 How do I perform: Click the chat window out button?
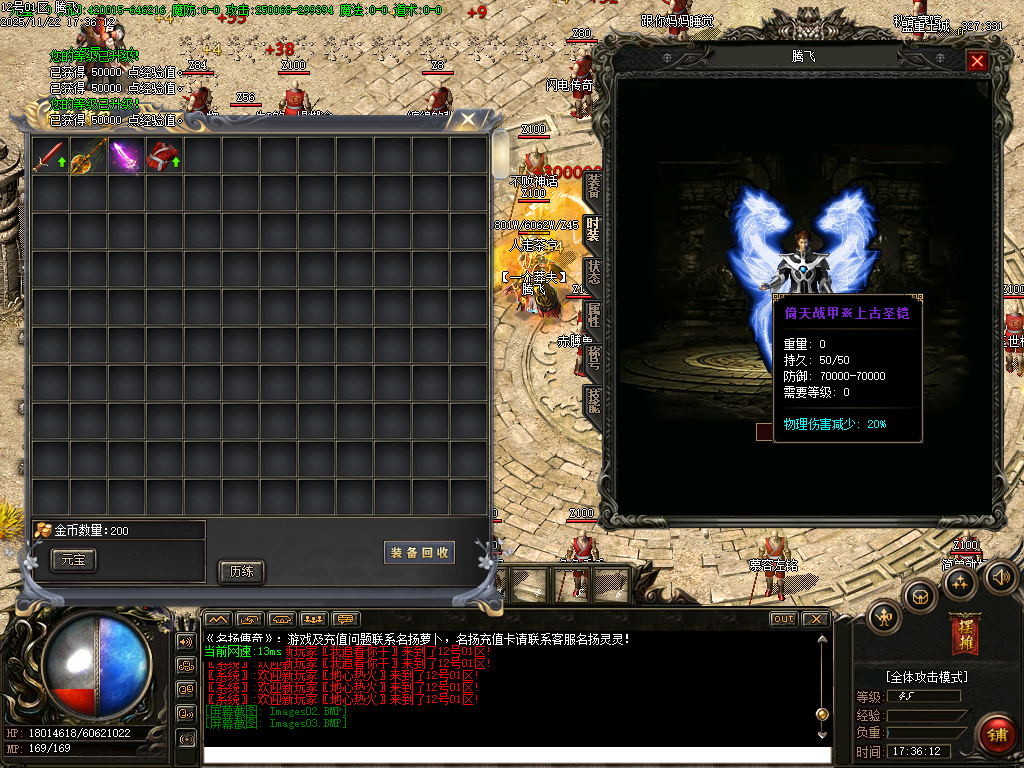pyautogui.click(x=784, y=619)
